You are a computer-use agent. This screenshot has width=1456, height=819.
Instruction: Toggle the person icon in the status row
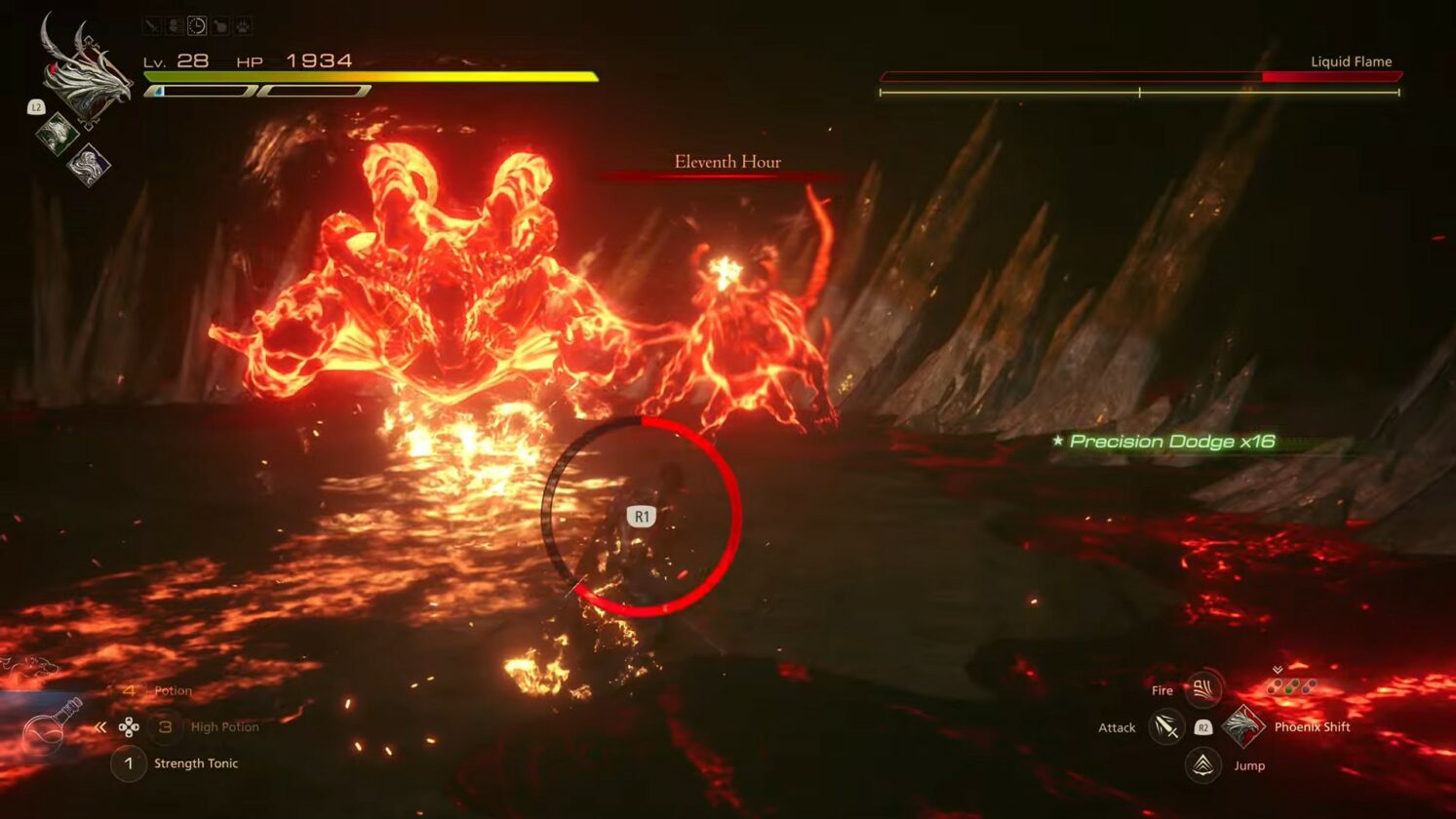[176, 25]
